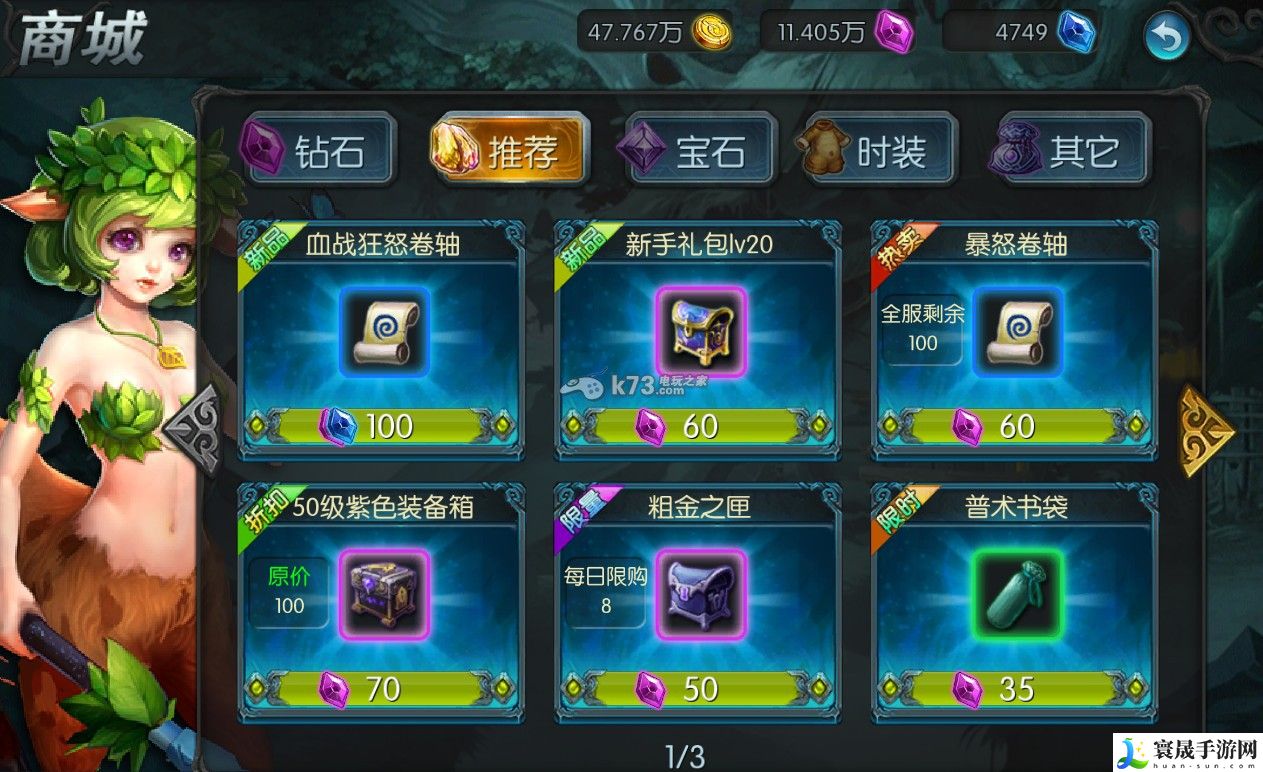
Task: Select the 新手礼包lv20 chest icon
Action: pyautogui.click(x=700, y=332)
